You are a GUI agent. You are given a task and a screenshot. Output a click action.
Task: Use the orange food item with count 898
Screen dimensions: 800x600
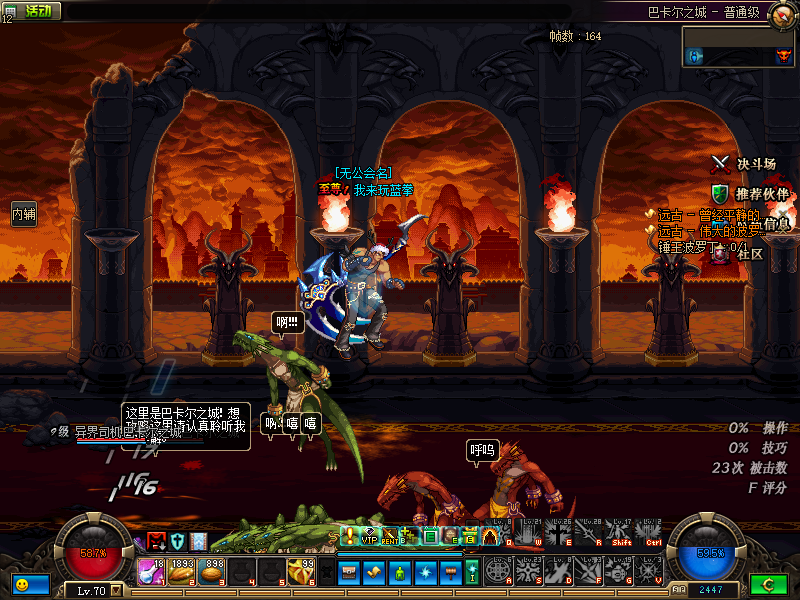coord(213,571)
